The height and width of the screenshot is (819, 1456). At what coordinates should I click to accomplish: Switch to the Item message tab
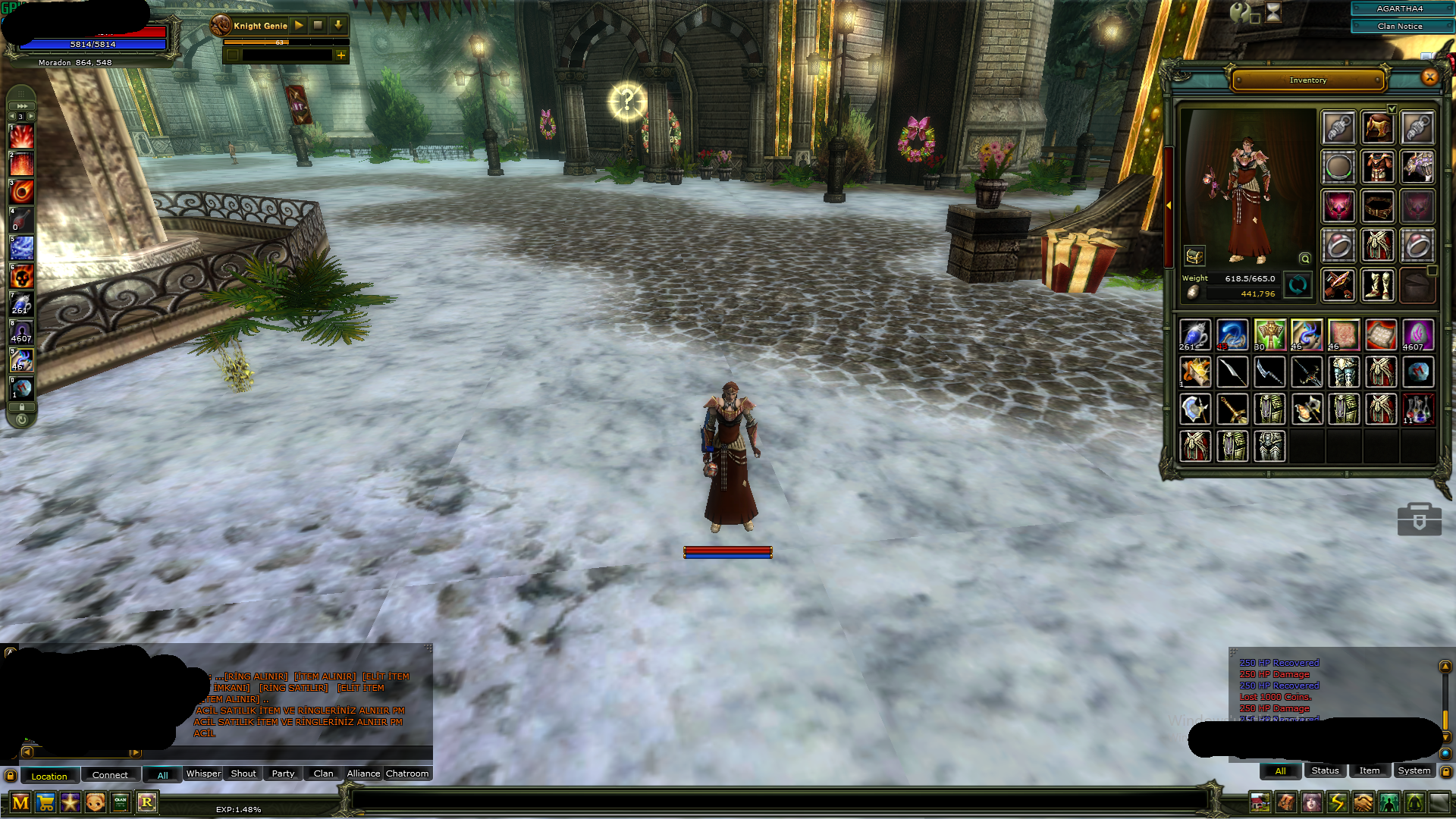(1369, 770)
